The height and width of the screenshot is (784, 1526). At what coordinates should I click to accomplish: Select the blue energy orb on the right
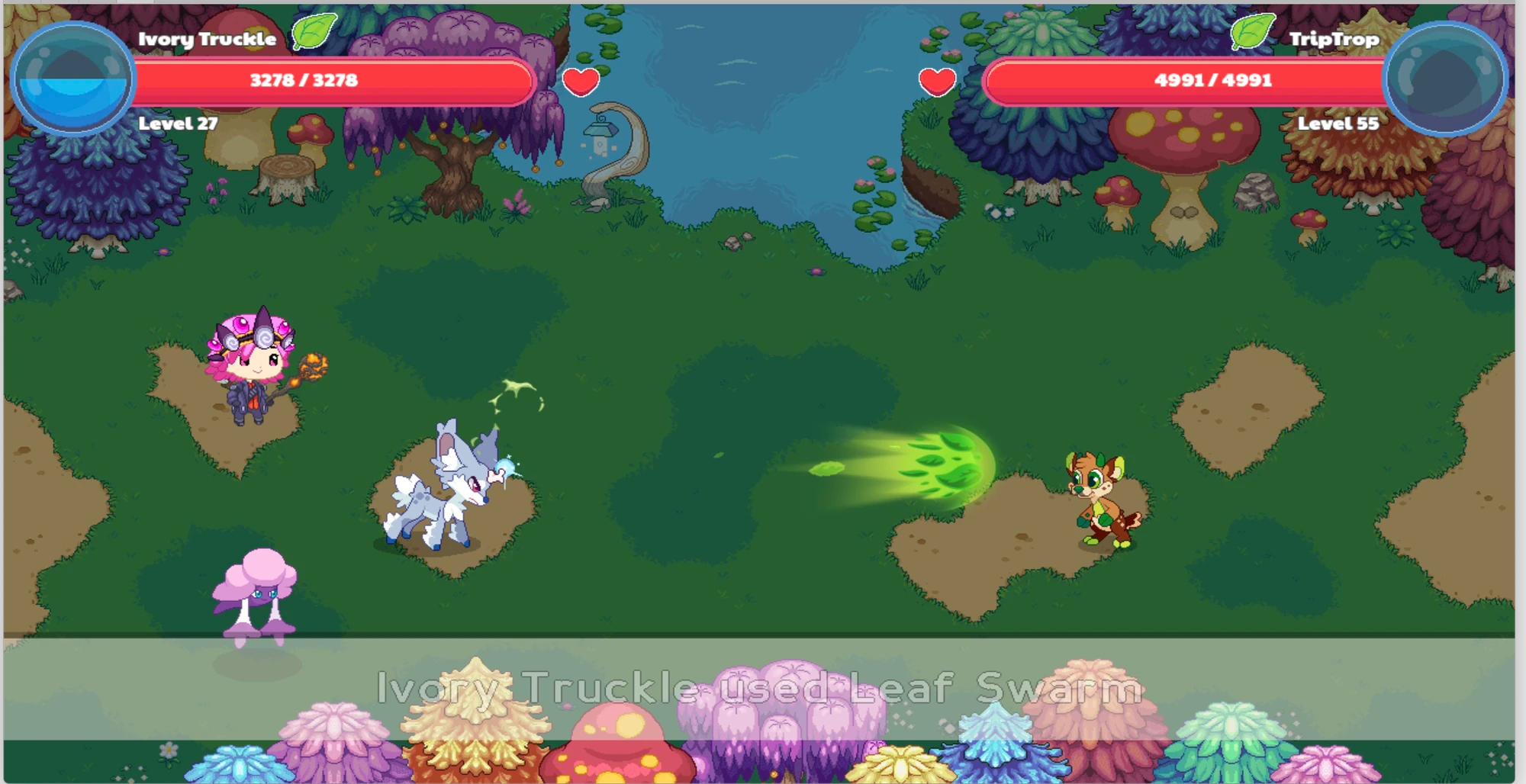[1450, 76]
